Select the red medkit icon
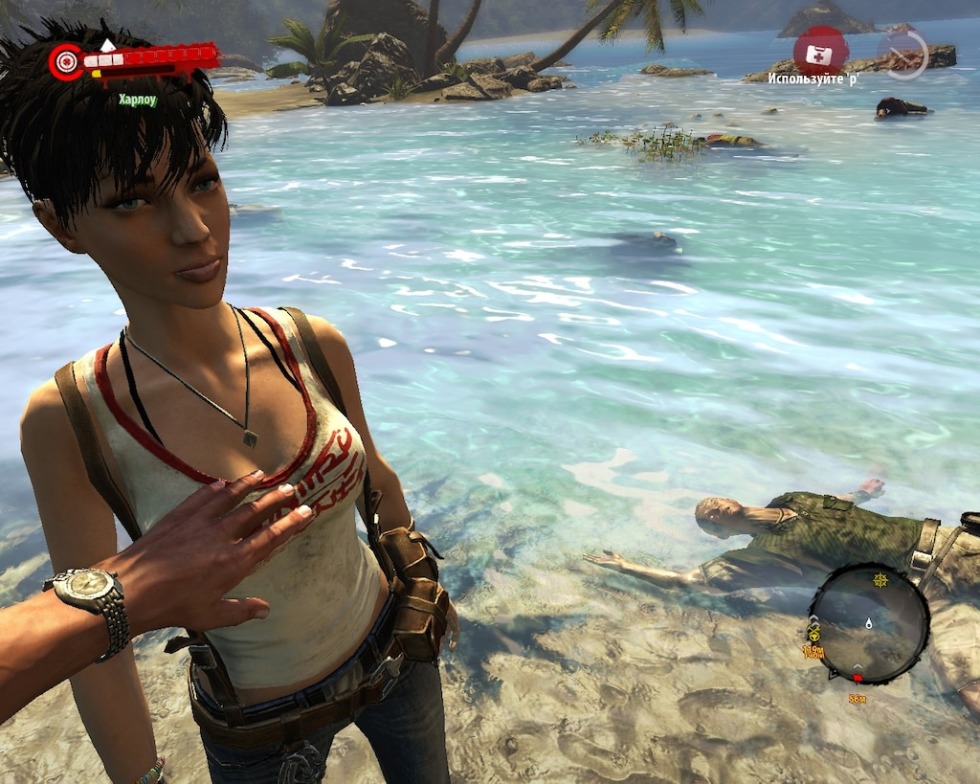The height and width of the screenshot is (784, 980). click(x=820, y=48)
